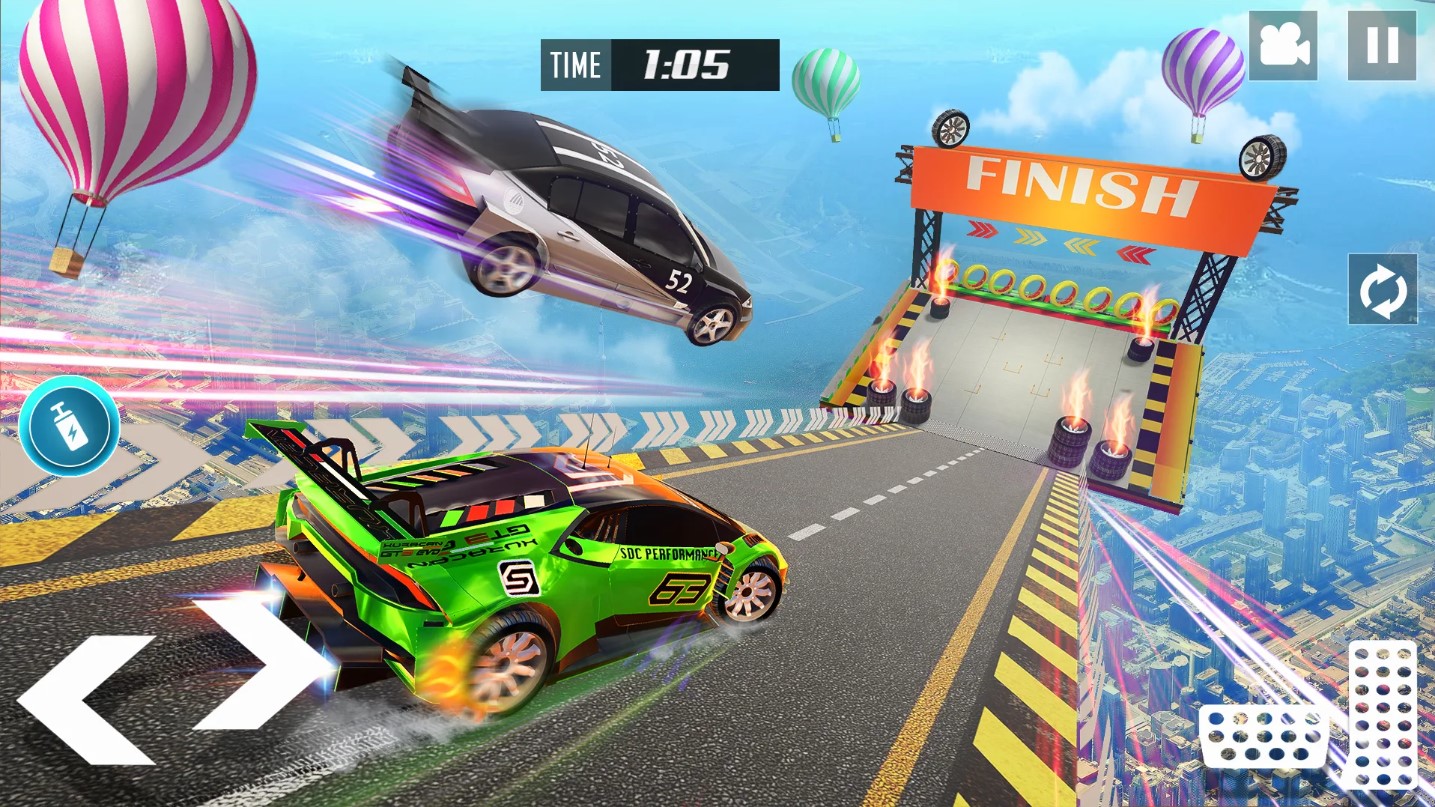Image resolution: width=1435 pixels, height=807 pixels.
Task: Switch the camera view
Action: click(1283, 45)
